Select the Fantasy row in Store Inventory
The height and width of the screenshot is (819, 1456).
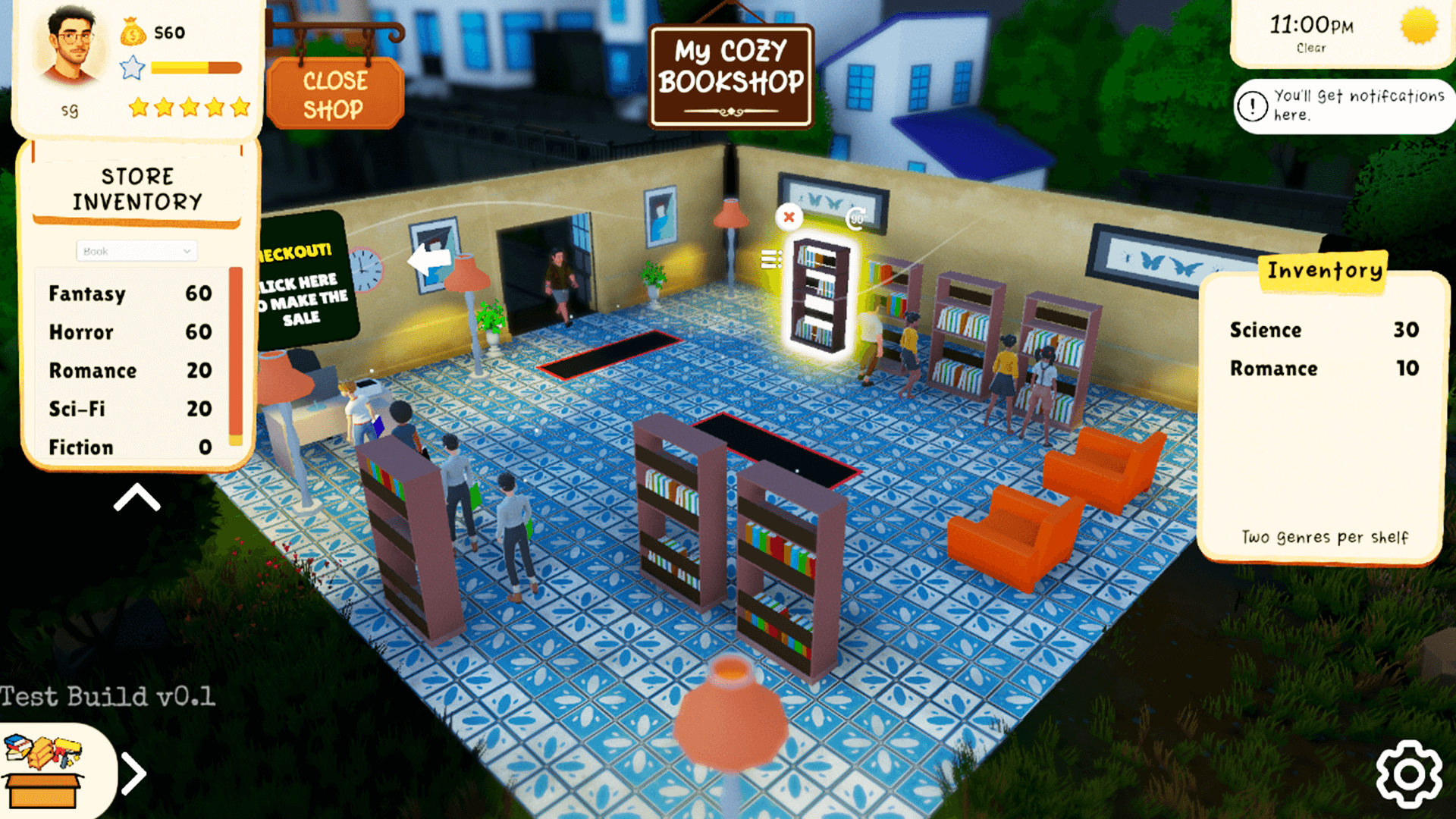pyautogui.click(x=130, y=293)
